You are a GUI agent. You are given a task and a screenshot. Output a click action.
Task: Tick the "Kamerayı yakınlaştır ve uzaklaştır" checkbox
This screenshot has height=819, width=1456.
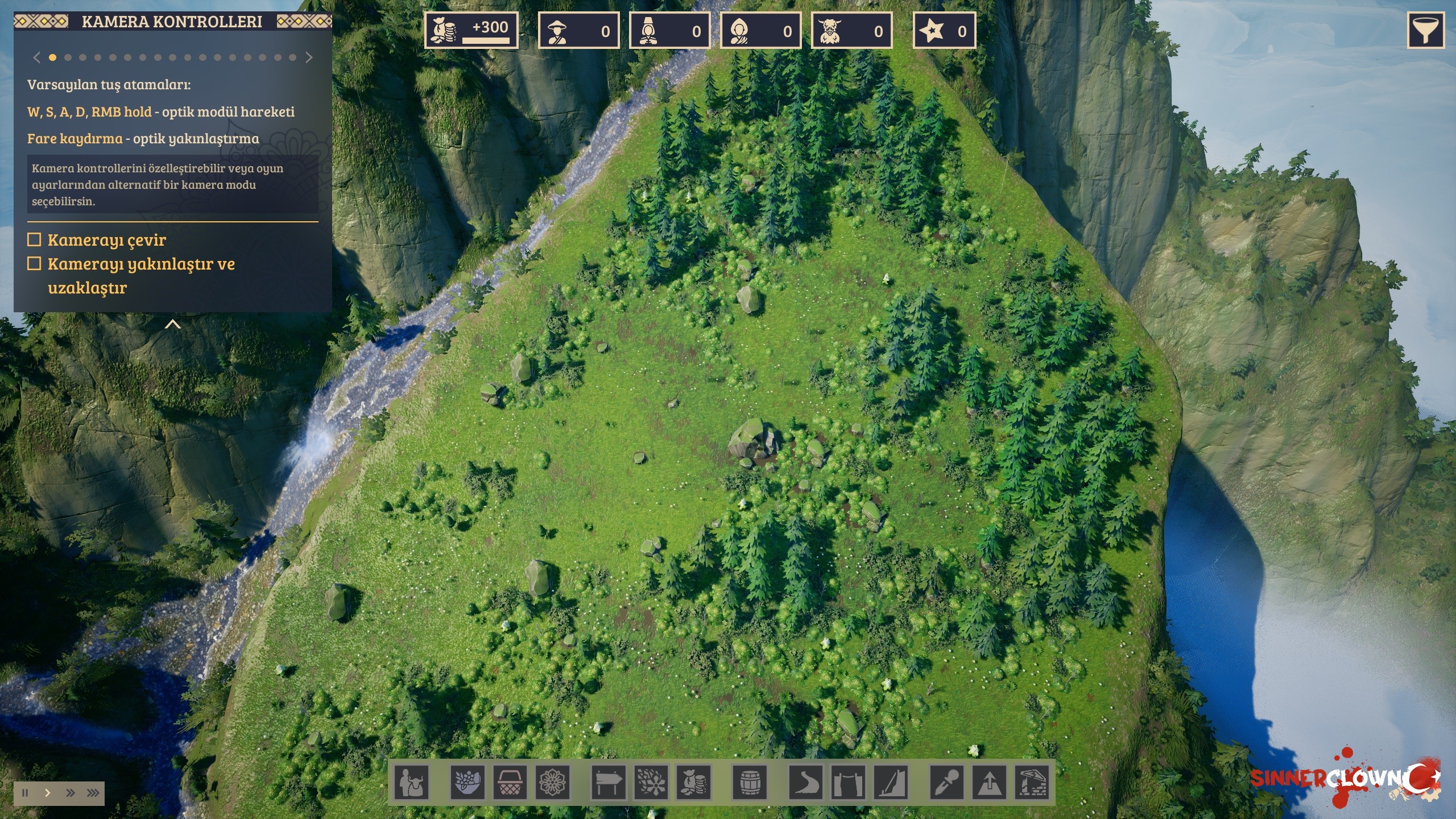tap(35, 263)
